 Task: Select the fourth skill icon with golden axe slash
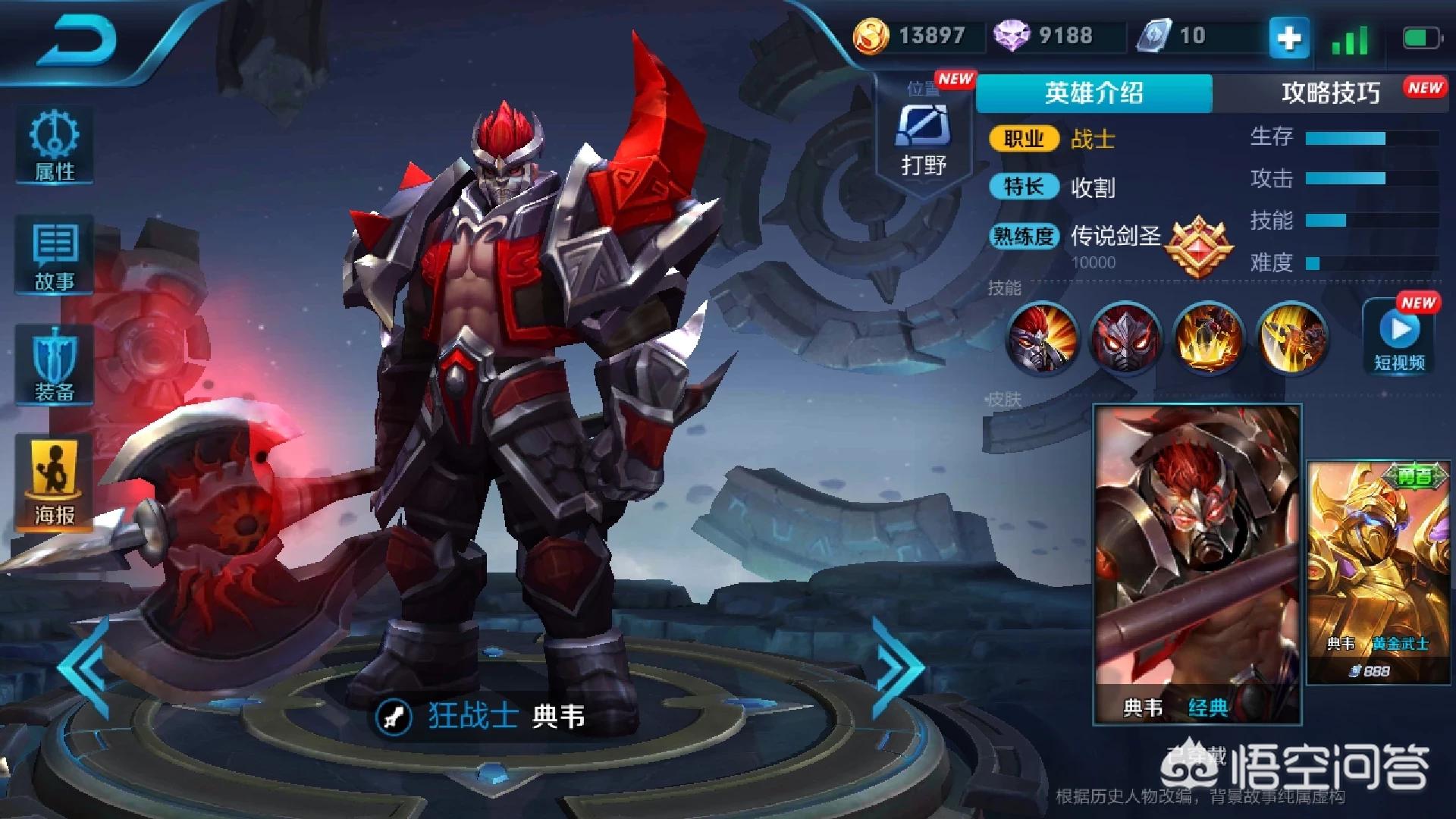click(1291, 337)
